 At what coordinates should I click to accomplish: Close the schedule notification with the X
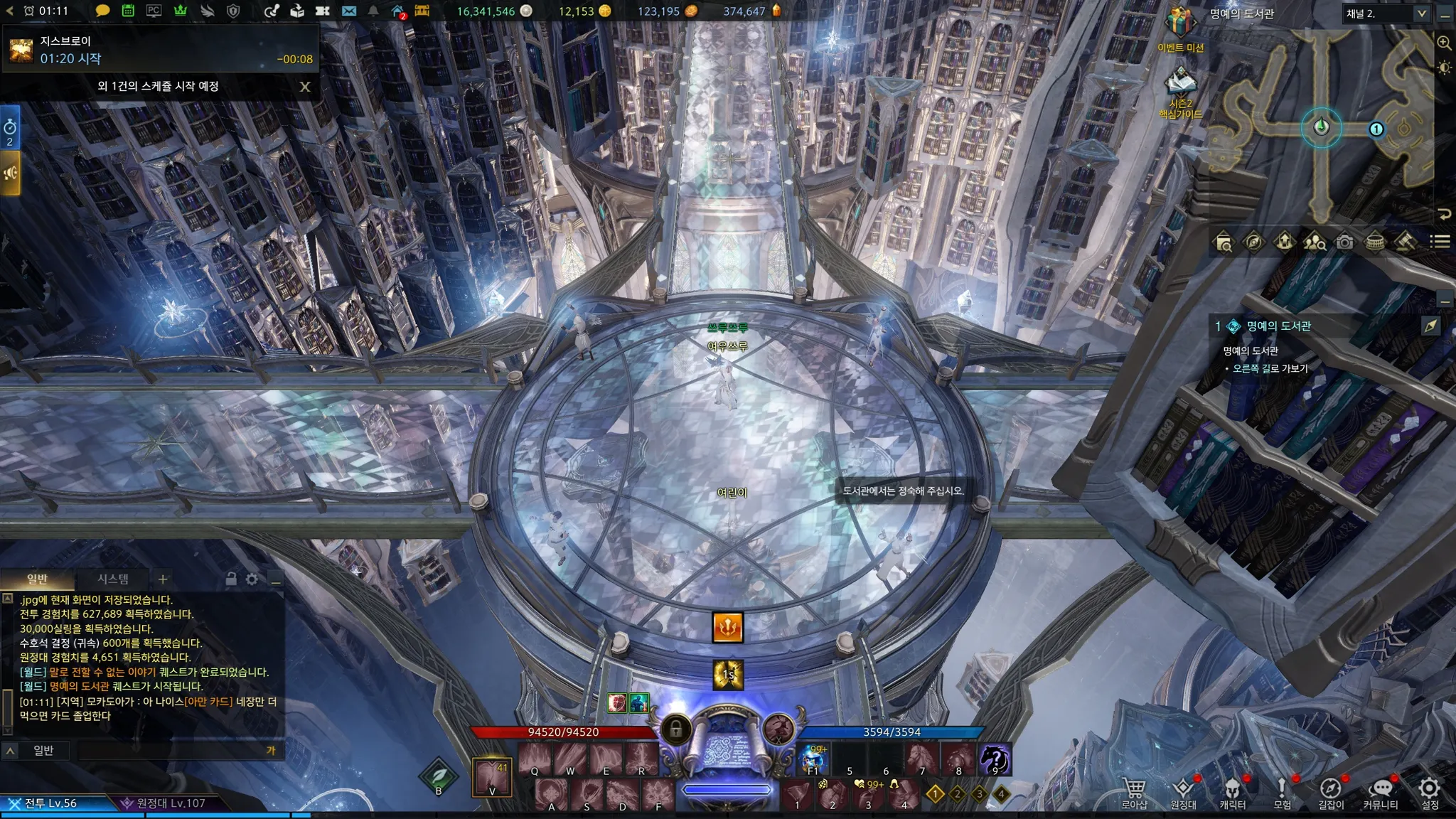[x=305, y=87]
